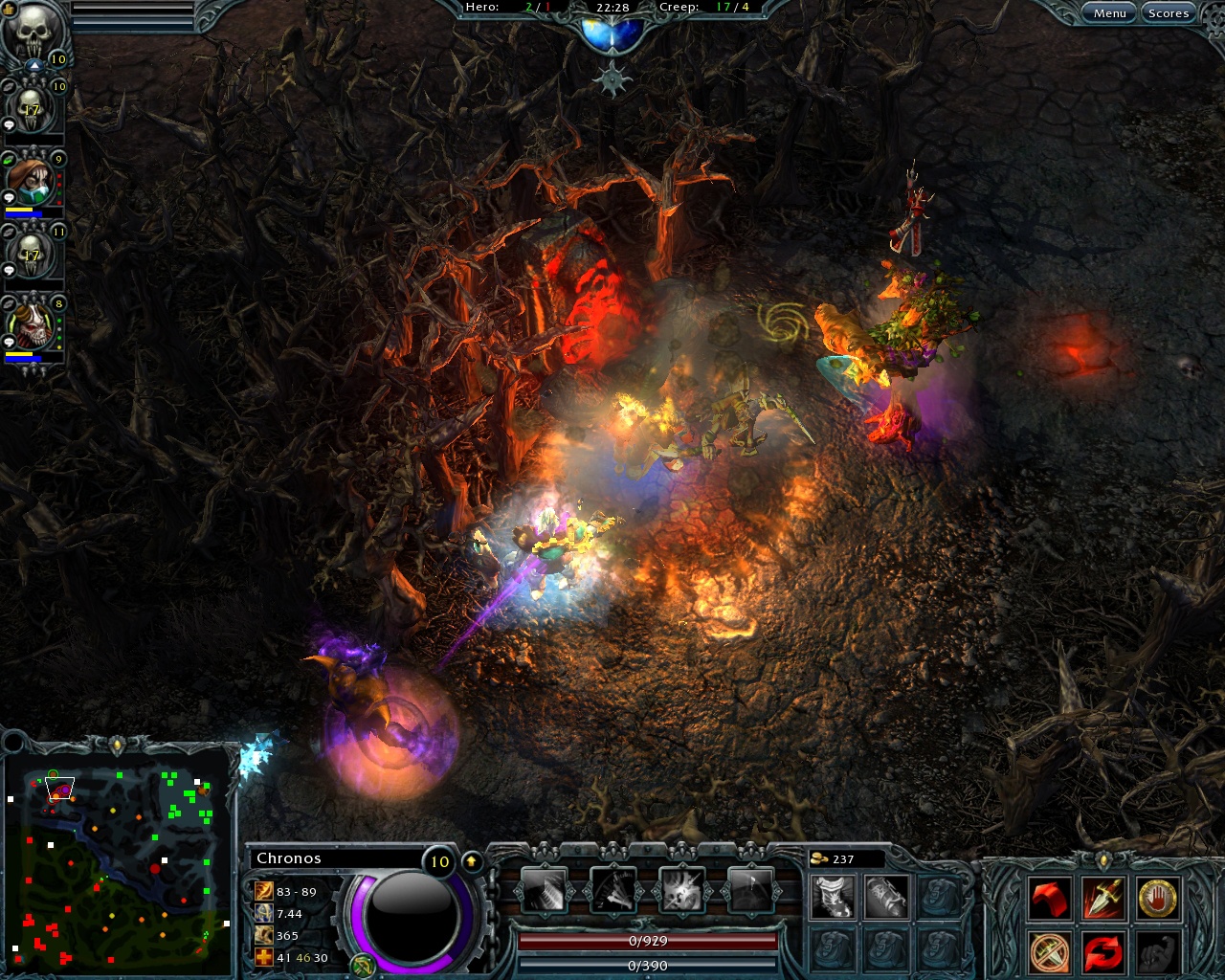Select the dagger item icon
The image size is (1225, 980).
pyautogui.click(x=1102, y=898)
